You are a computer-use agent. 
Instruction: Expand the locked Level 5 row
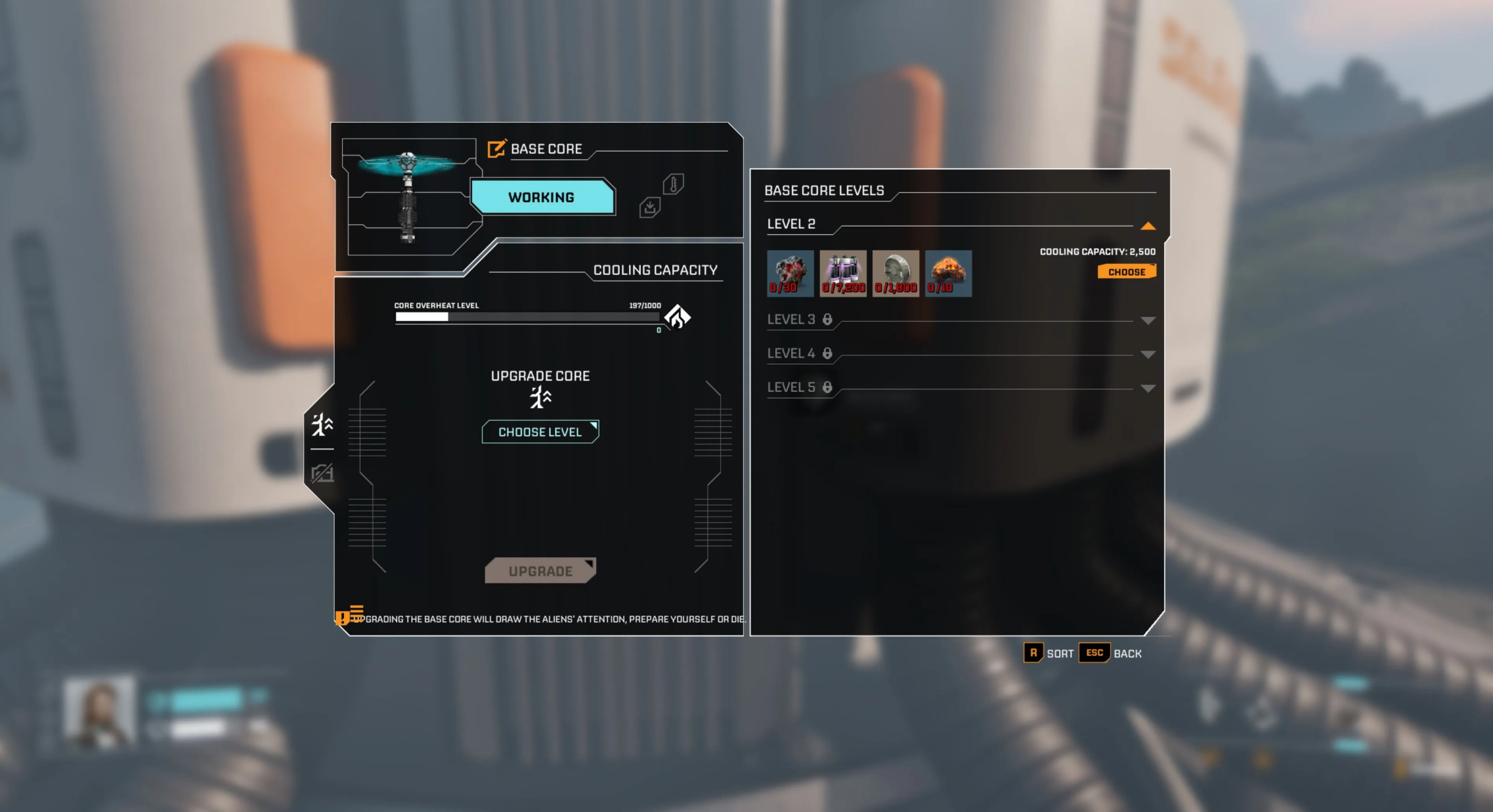tap(1148, 389)
